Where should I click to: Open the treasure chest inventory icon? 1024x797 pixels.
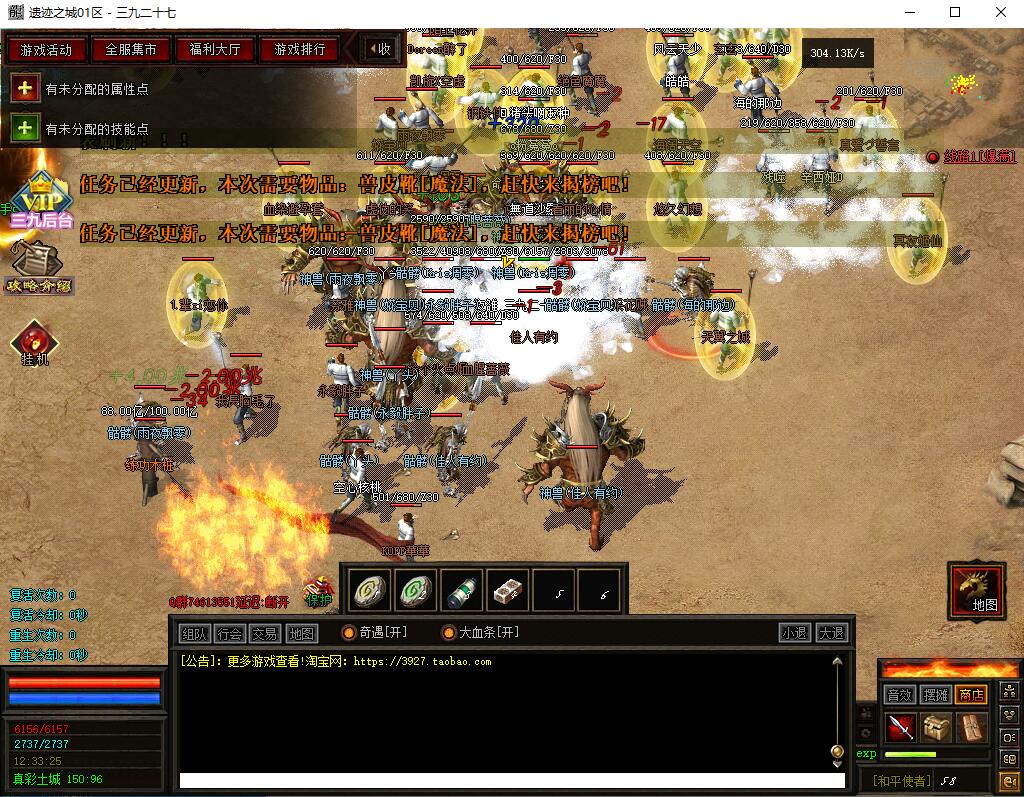(936, 727)
